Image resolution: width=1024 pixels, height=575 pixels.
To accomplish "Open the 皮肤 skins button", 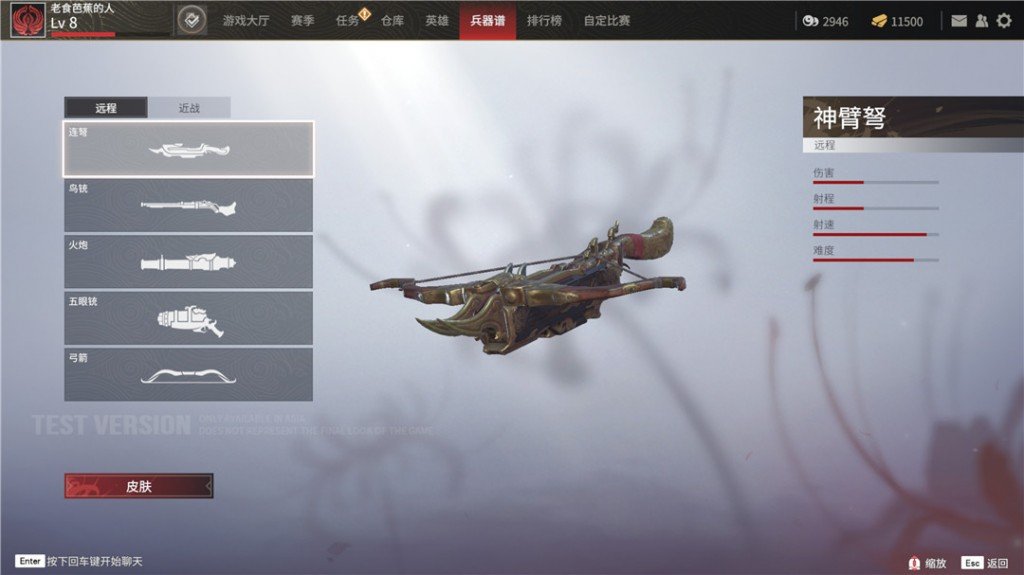I will tap(139, 486).
